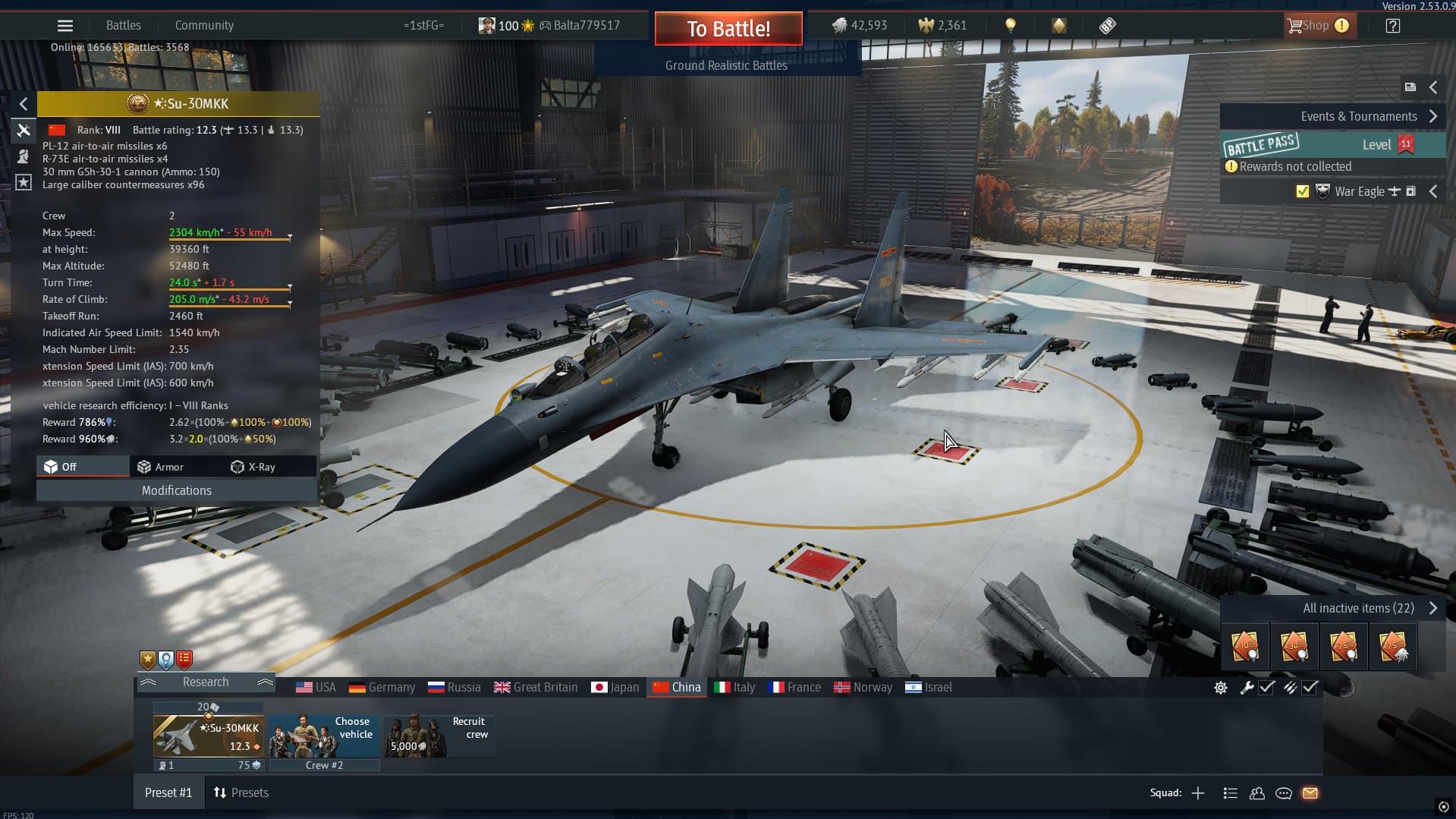The width and height of the screenshot is (1456, 819).
Task: Start the match with To Battle!
Action: click(x=728, y=29)
